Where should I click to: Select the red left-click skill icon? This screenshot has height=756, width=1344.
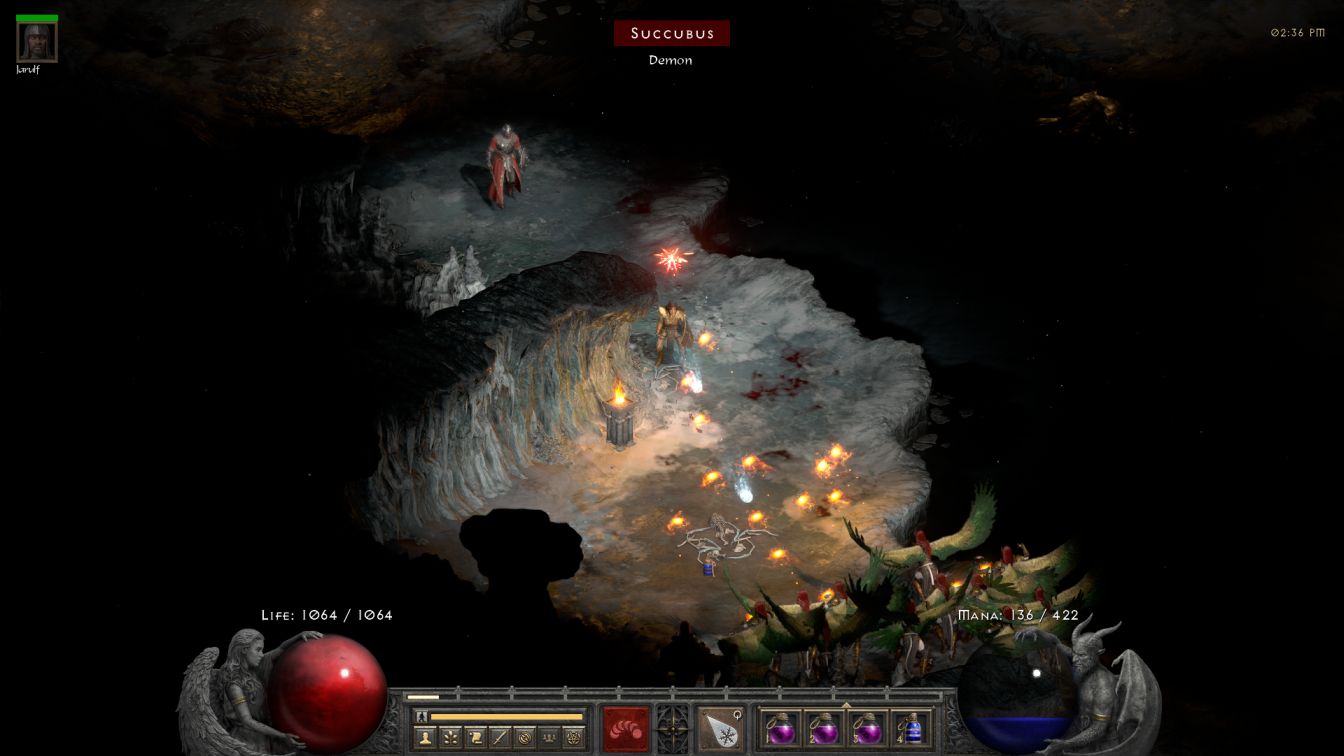pos(626,728)
